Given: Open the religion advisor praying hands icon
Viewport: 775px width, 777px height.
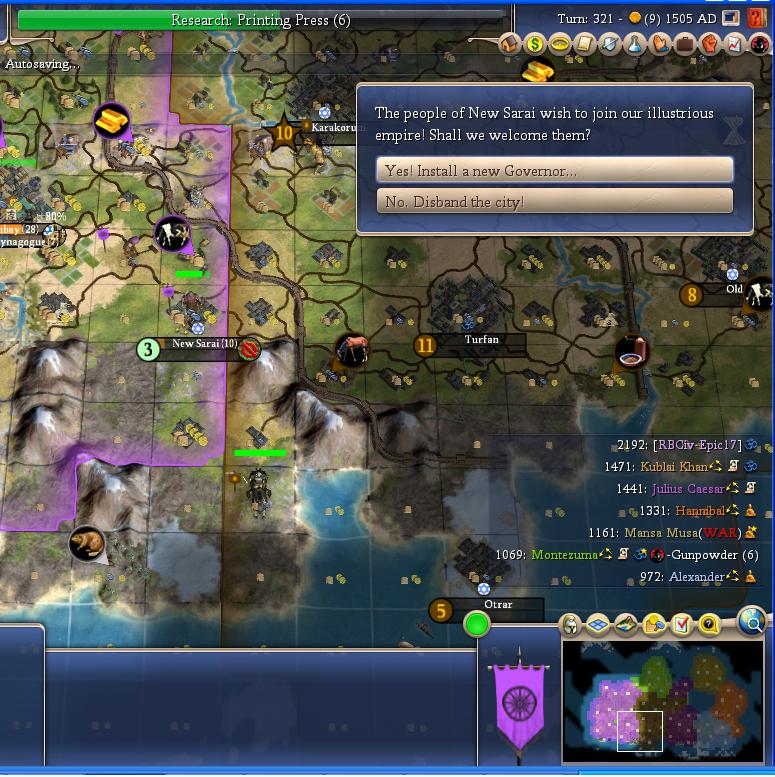Looking at the screenshot, I should click(x=660, y=44).
